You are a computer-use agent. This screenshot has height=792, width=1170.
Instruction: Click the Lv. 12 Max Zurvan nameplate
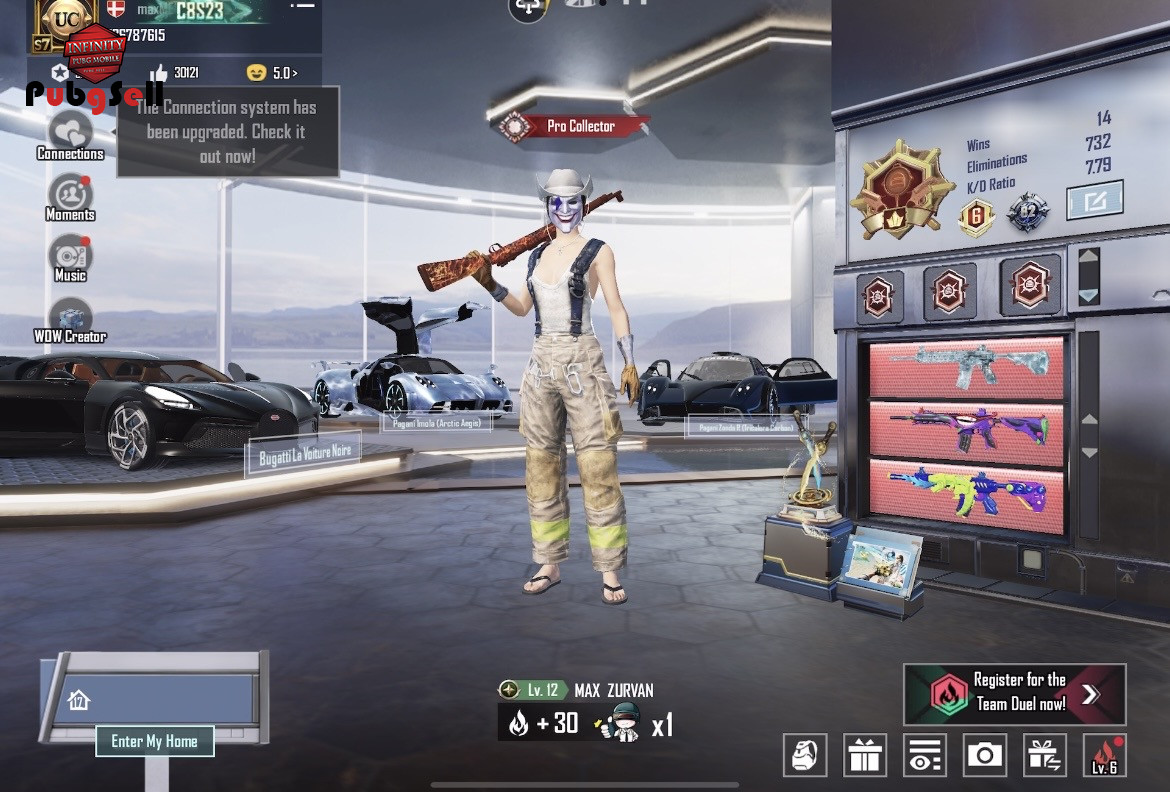579,690
